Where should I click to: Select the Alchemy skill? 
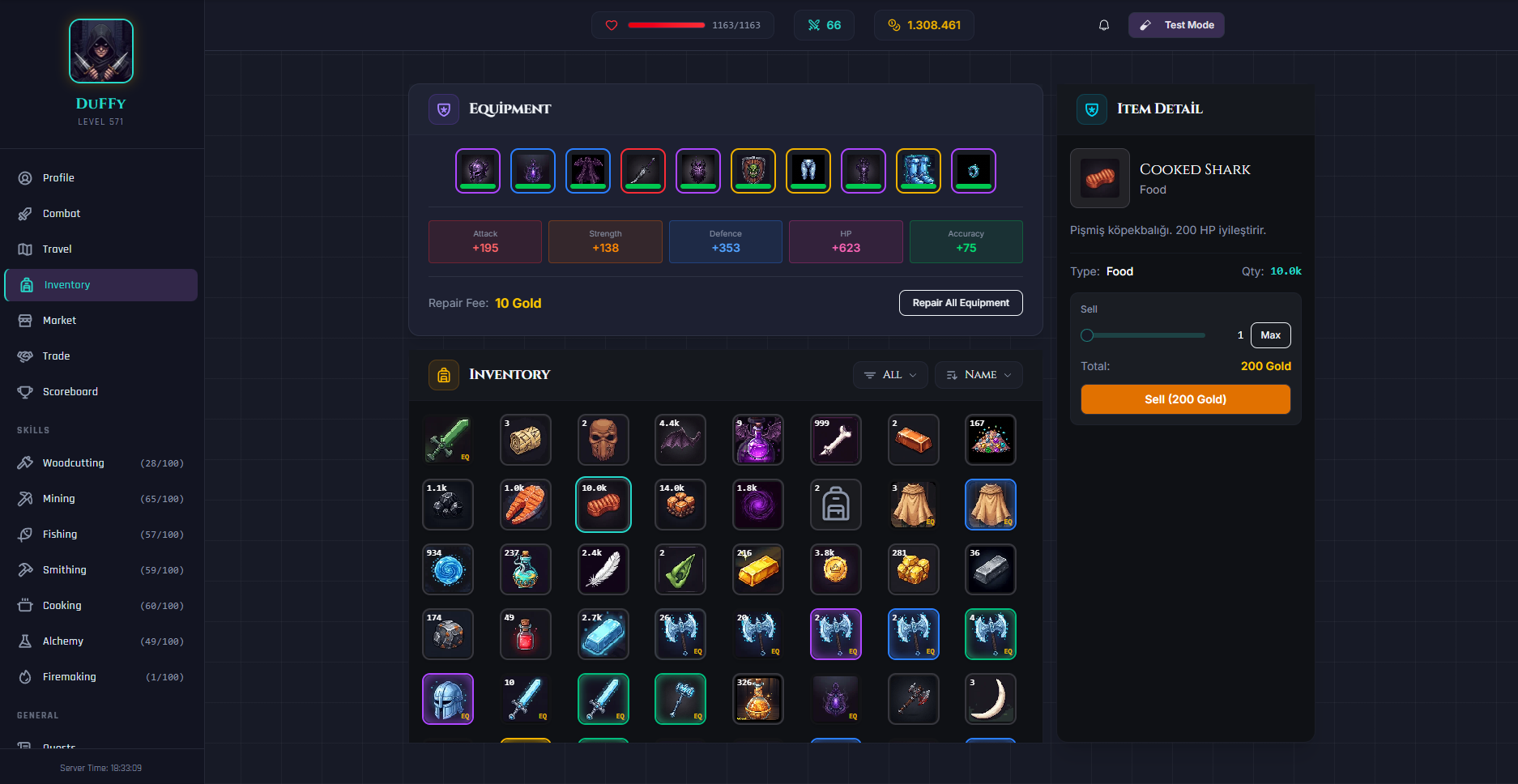(62, 641)
